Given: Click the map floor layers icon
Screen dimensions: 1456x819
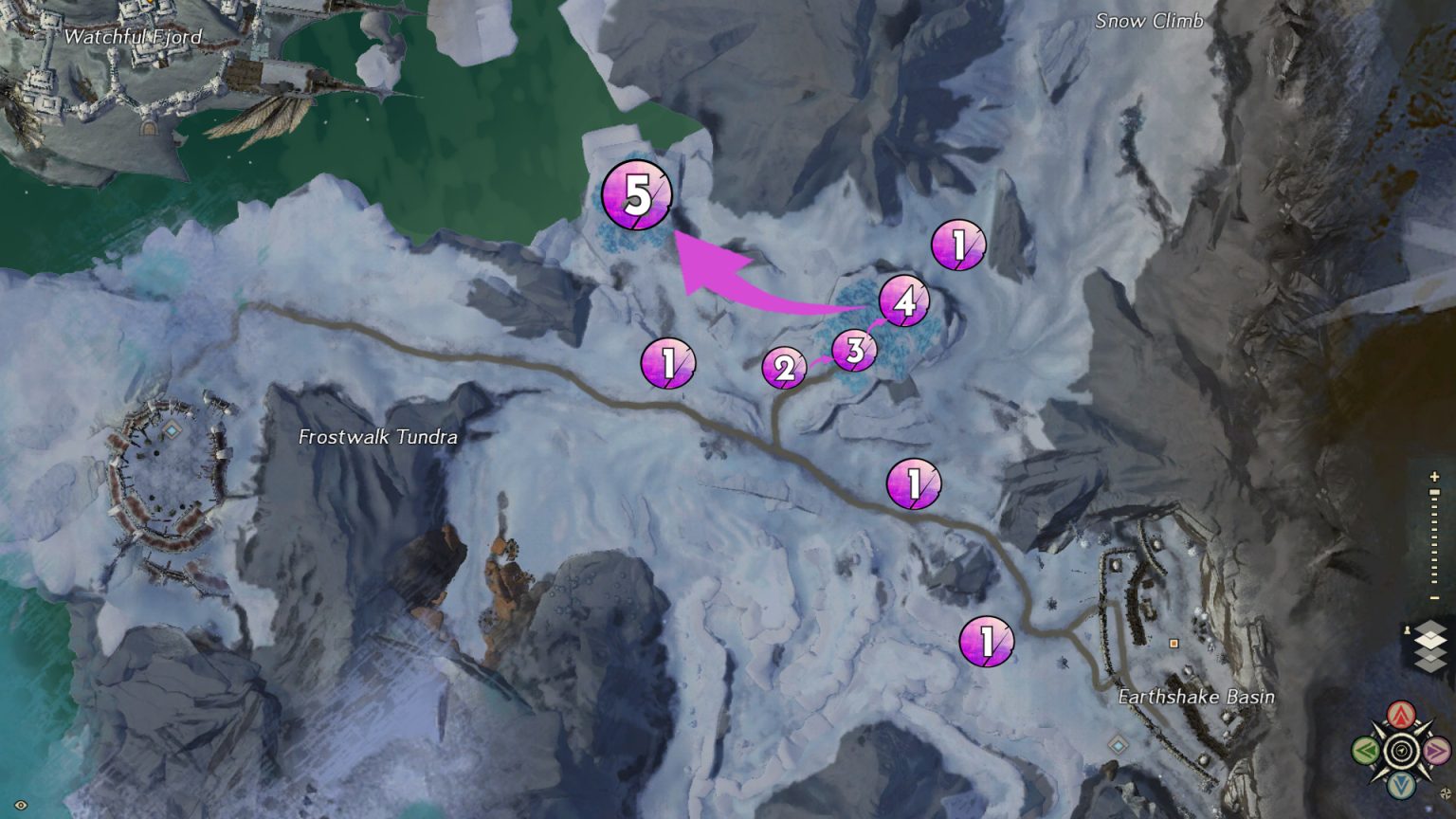Looking at the screenshot, I should tap(1429, 646).
